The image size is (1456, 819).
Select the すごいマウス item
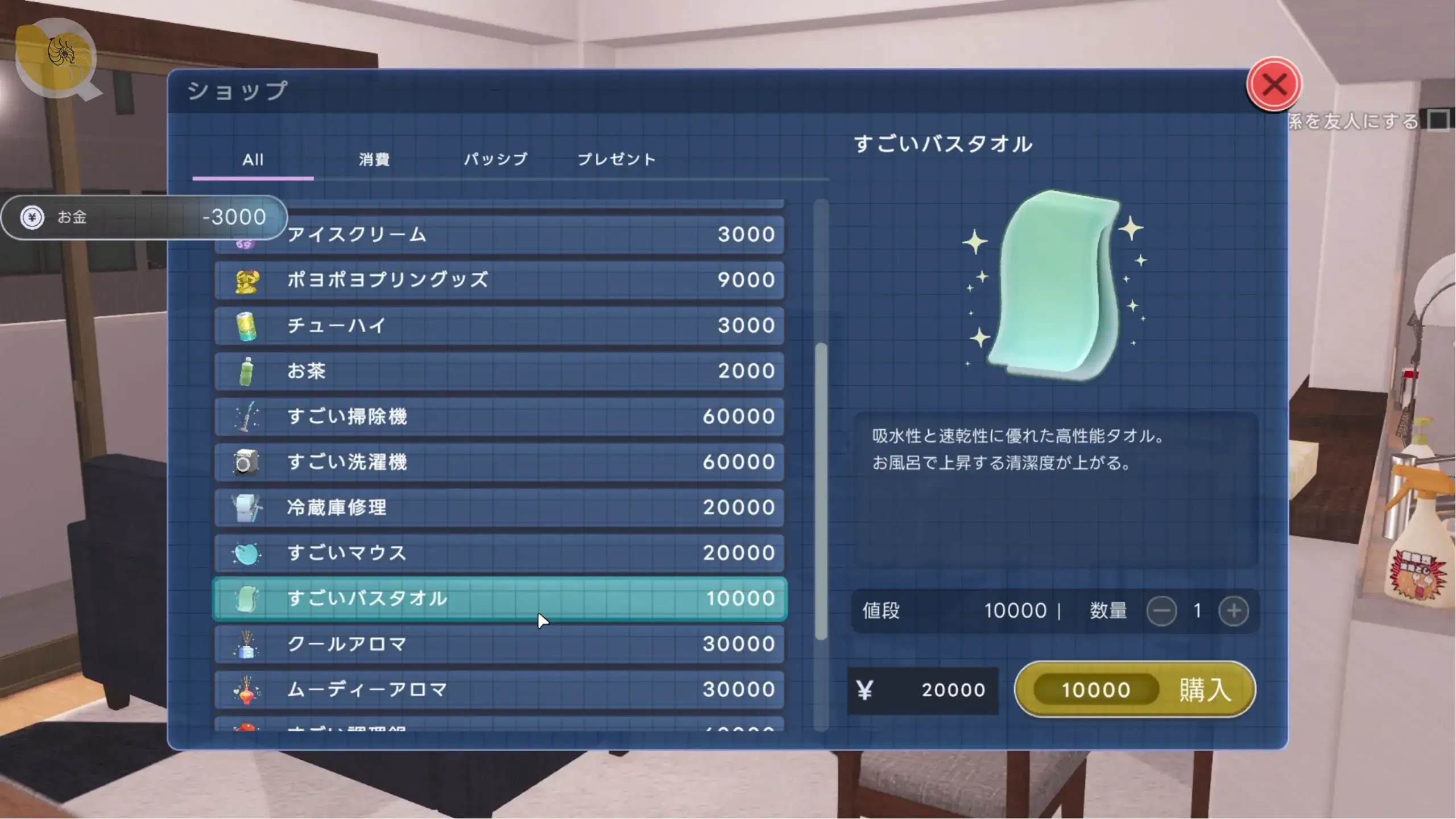click(499, 553)
